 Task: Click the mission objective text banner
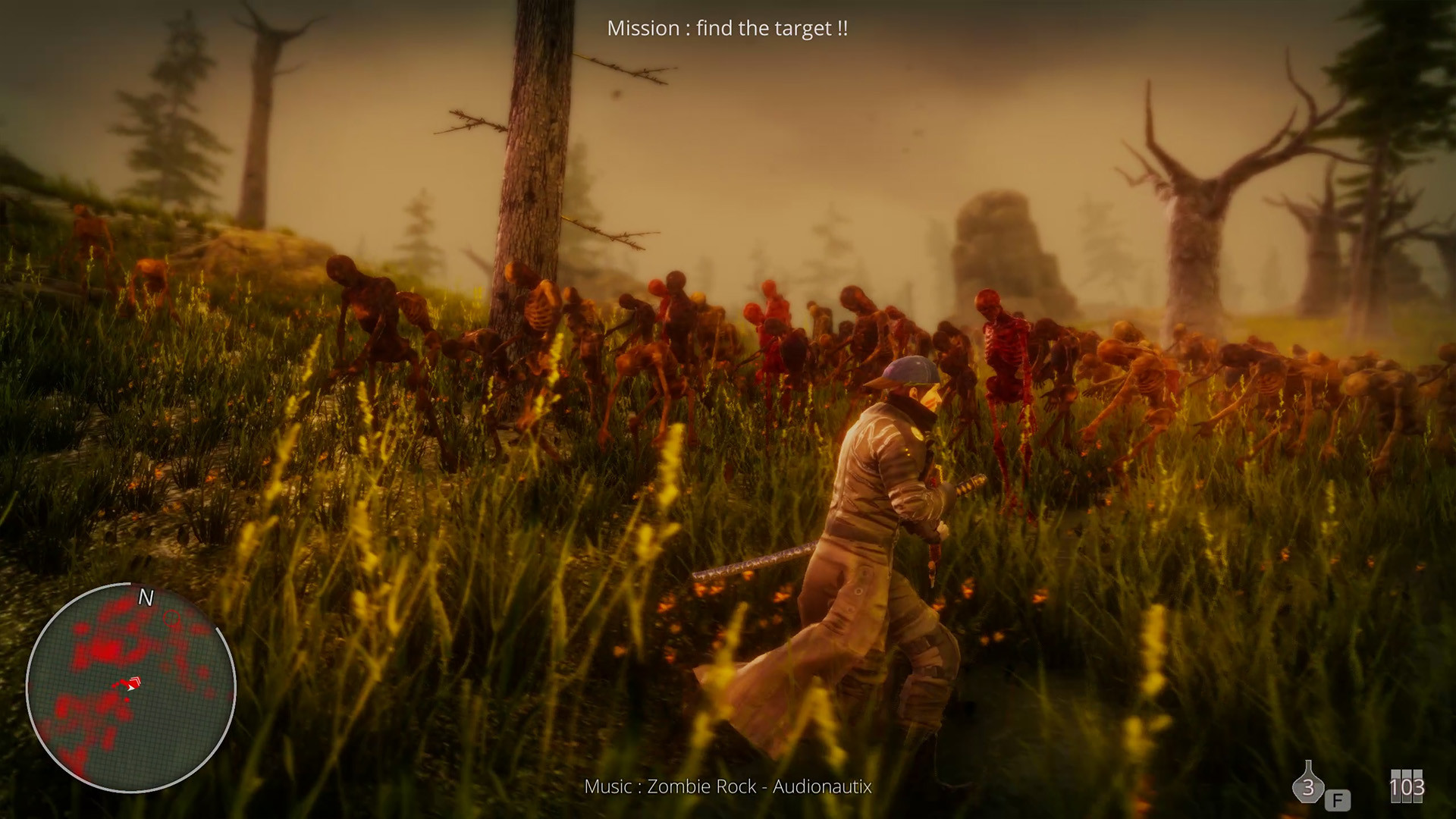pos(728,29)
